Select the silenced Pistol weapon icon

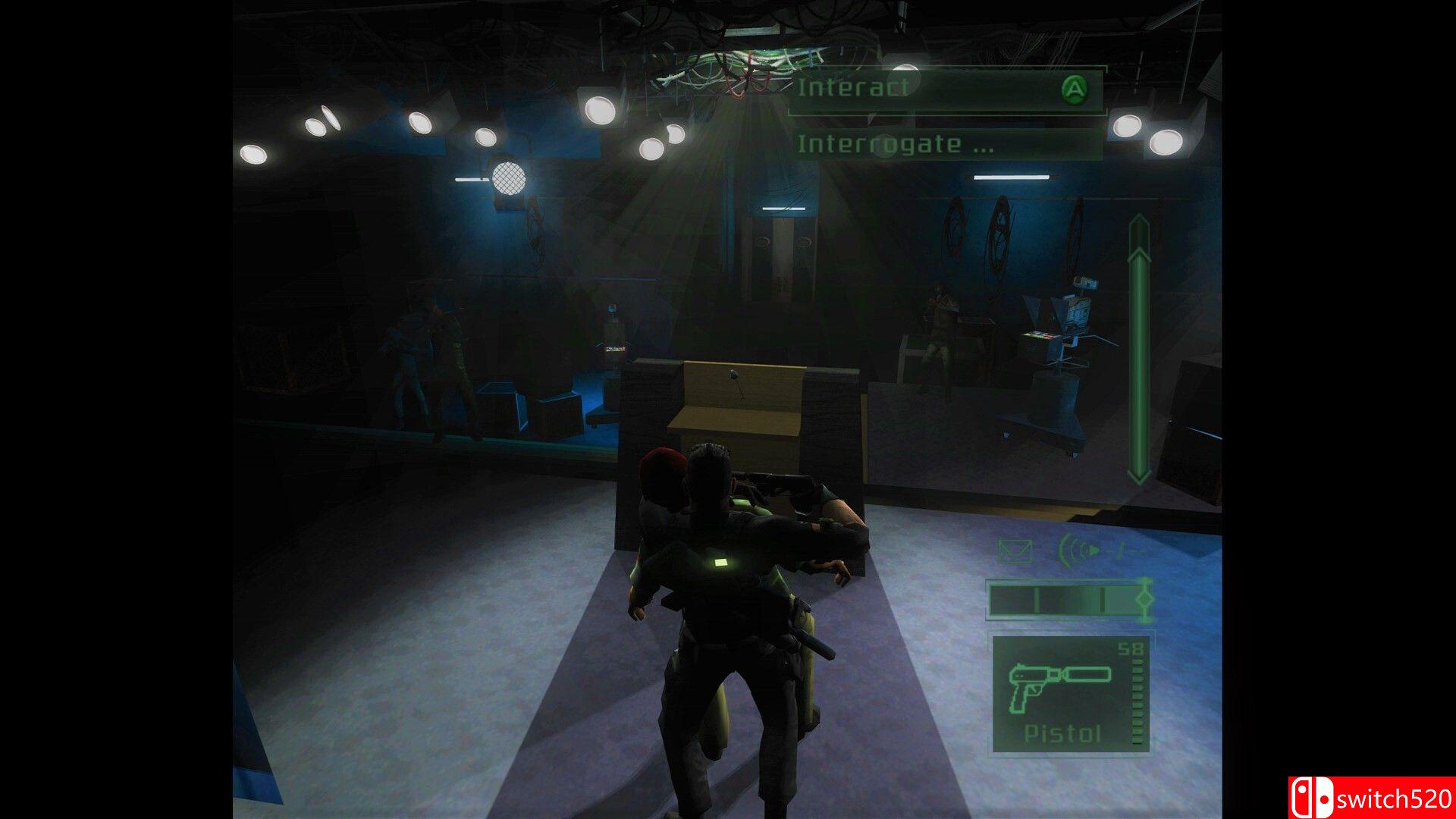(1059, 688)
